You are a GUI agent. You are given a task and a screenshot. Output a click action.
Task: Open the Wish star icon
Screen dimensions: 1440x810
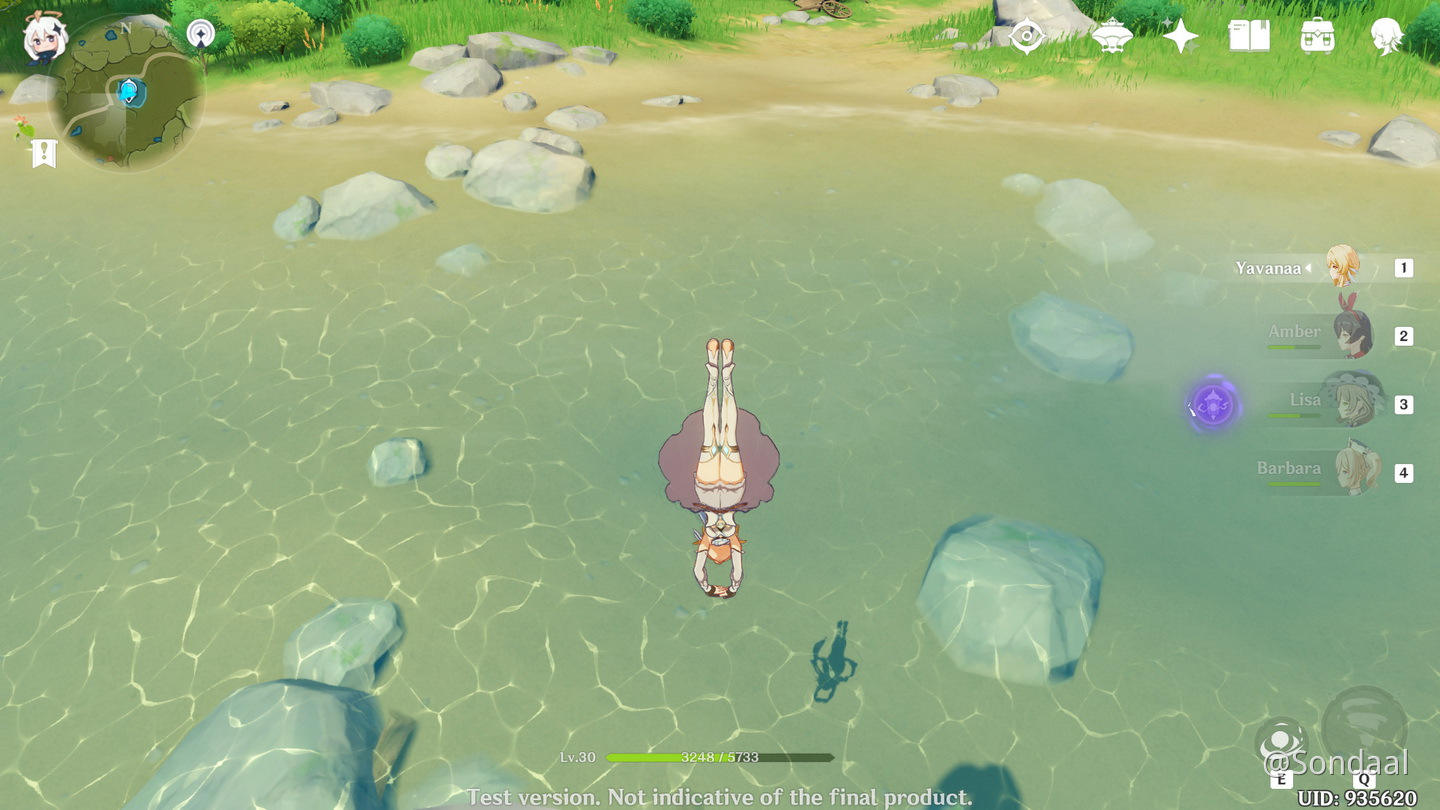coord(1180,37)
